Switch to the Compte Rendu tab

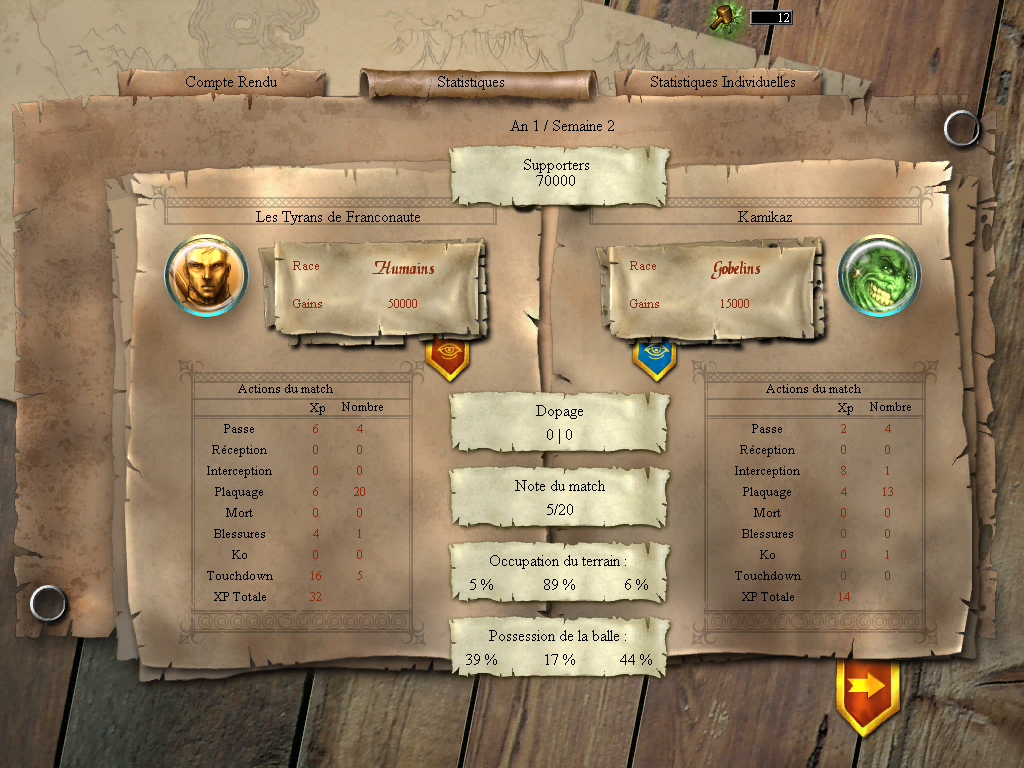[x=231, y=82]
